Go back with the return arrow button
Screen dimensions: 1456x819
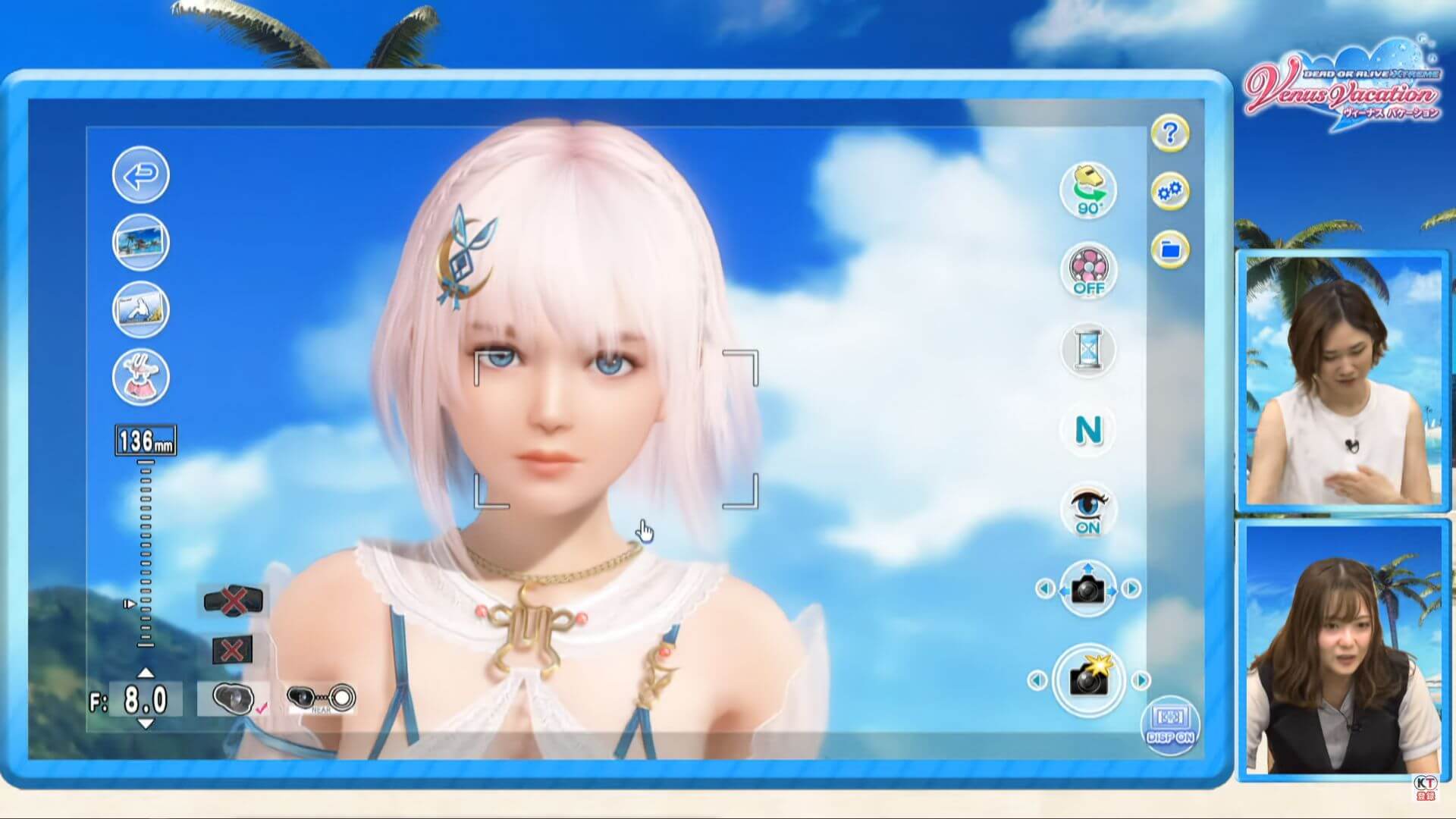[141, 175]
